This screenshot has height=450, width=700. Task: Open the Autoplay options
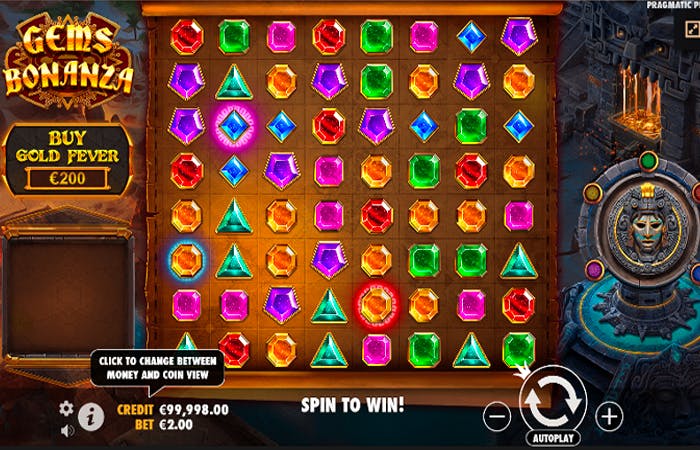[553, 439]
